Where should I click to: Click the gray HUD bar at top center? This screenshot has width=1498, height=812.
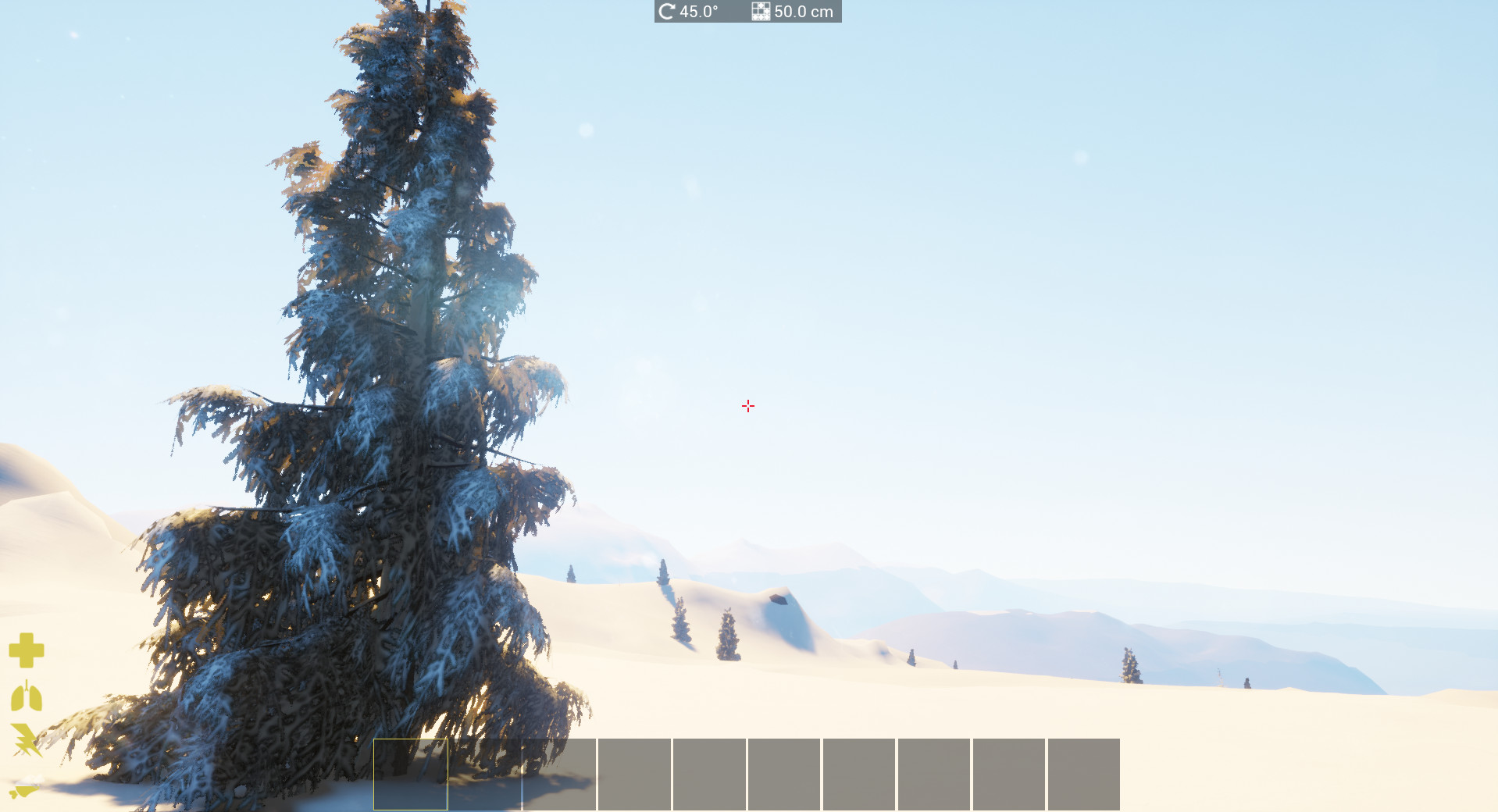[747, 11]
